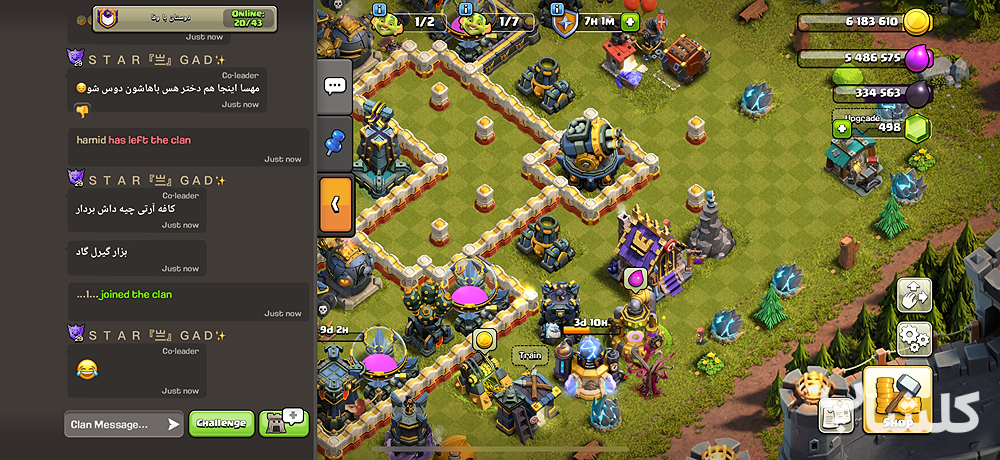Open the blue pushpin tab
Image resolution: width=1000 pixels, height=460 pixels.
[x=335, y=144]
